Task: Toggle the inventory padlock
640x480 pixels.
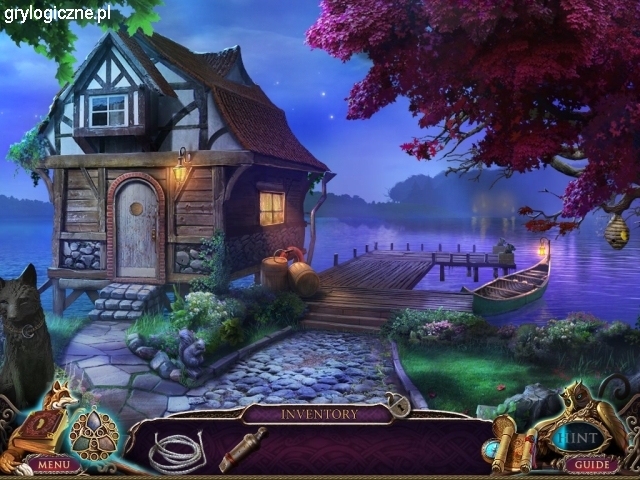Action: [399, 407]
